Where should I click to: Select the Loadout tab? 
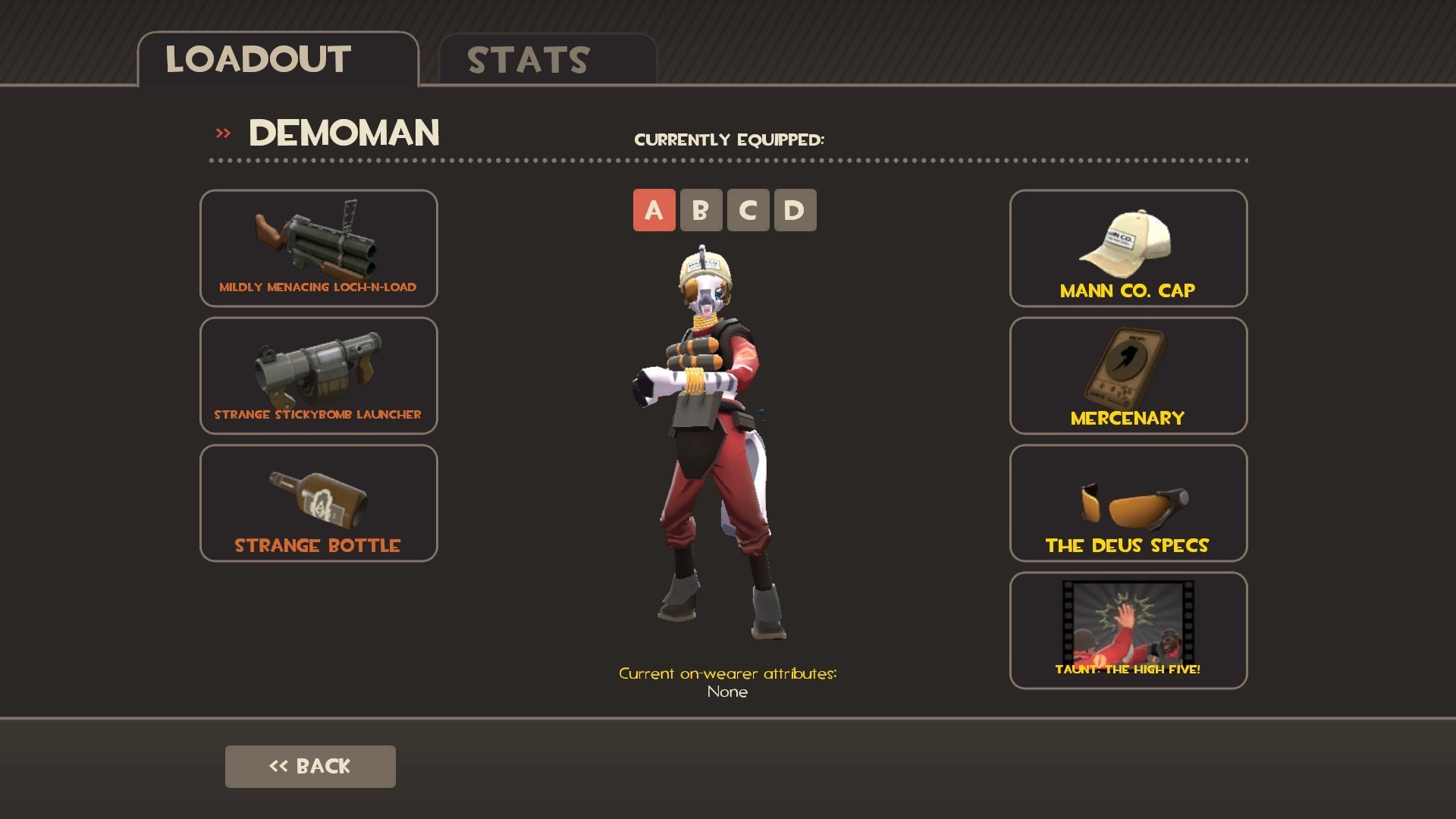point(278,60)
